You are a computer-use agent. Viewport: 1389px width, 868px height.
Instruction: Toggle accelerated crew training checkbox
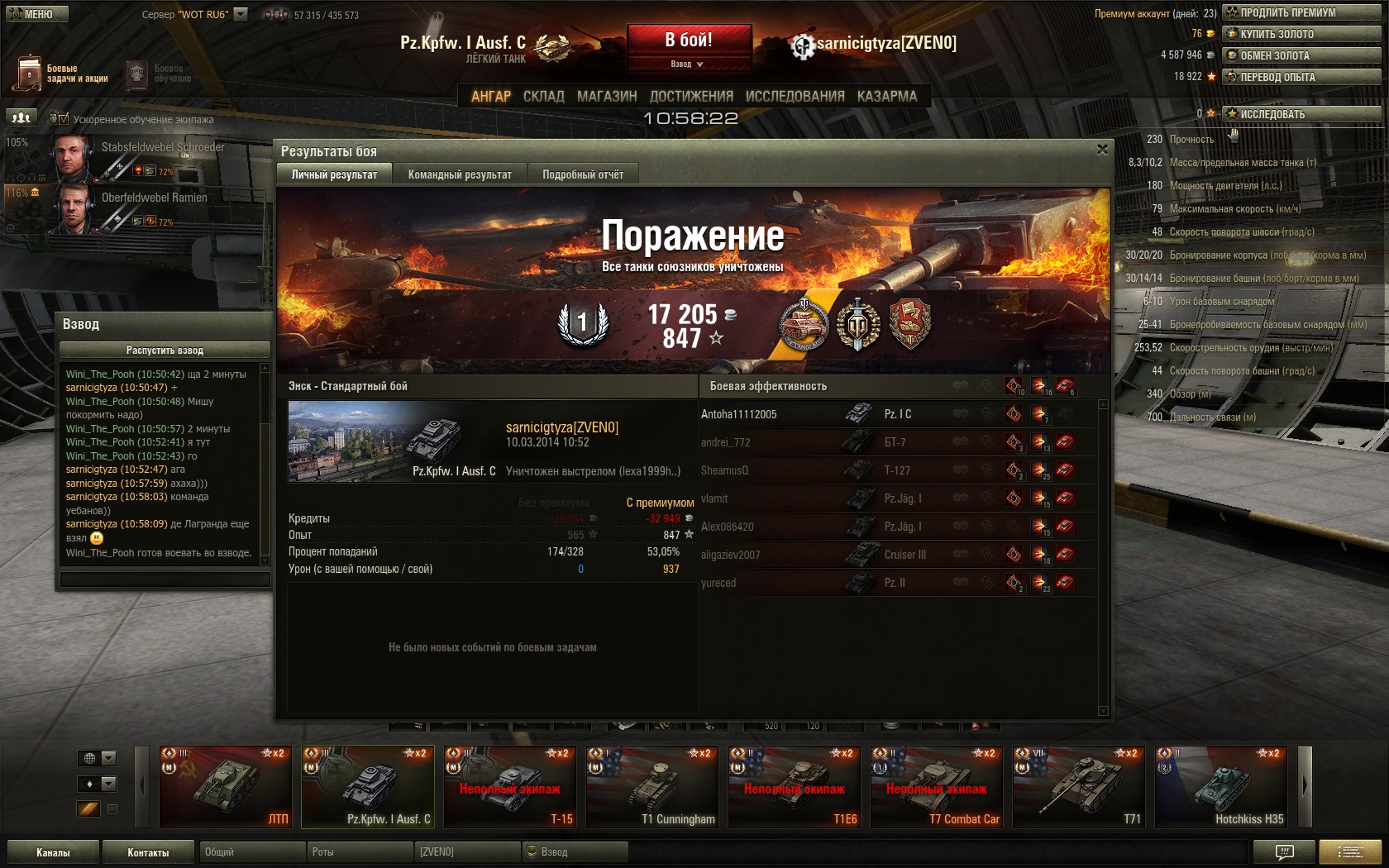(x=64, y=119)
